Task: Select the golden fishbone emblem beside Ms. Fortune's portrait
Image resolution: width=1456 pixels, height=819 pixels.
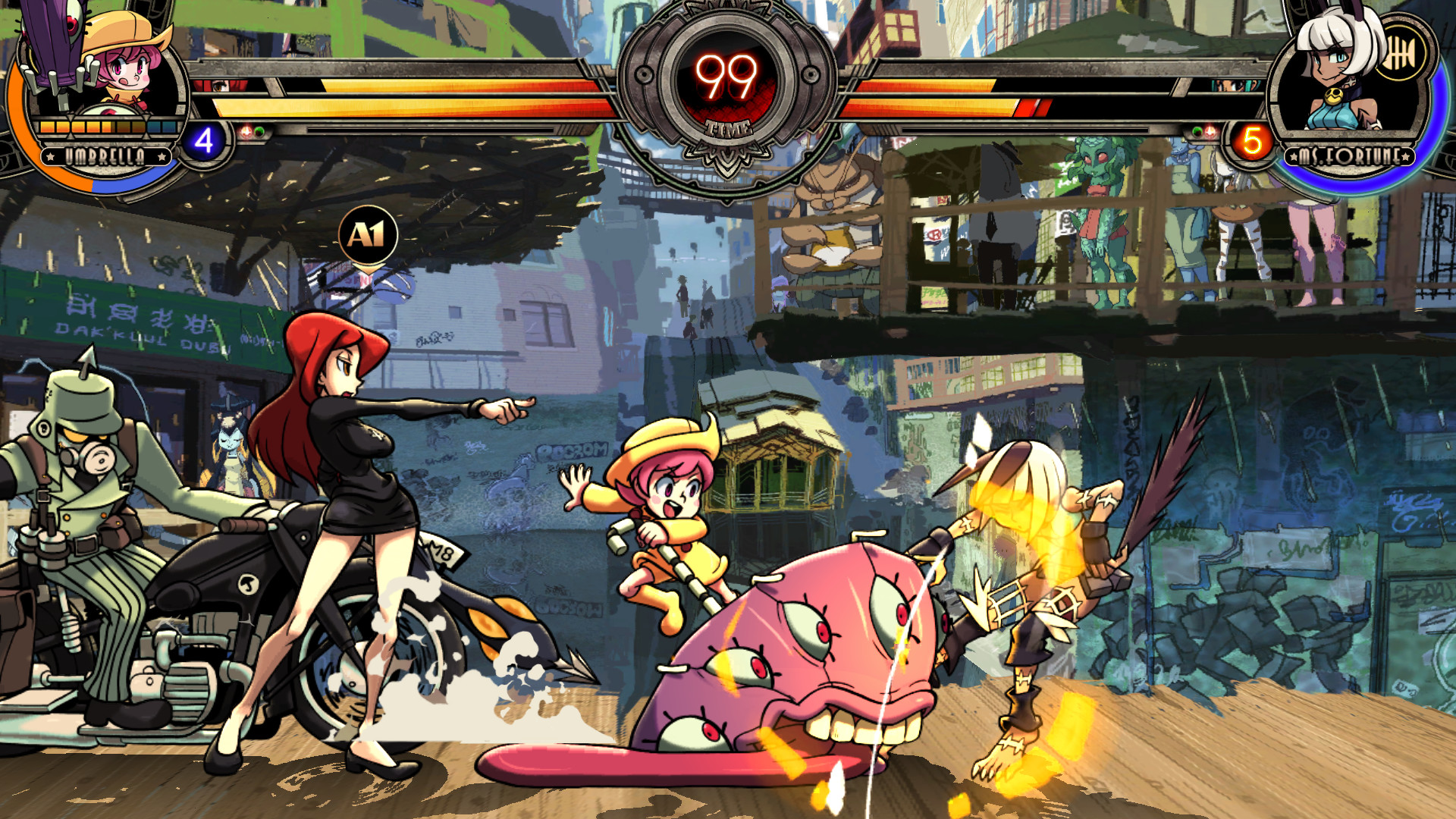Action: (x=1401, y=52)
